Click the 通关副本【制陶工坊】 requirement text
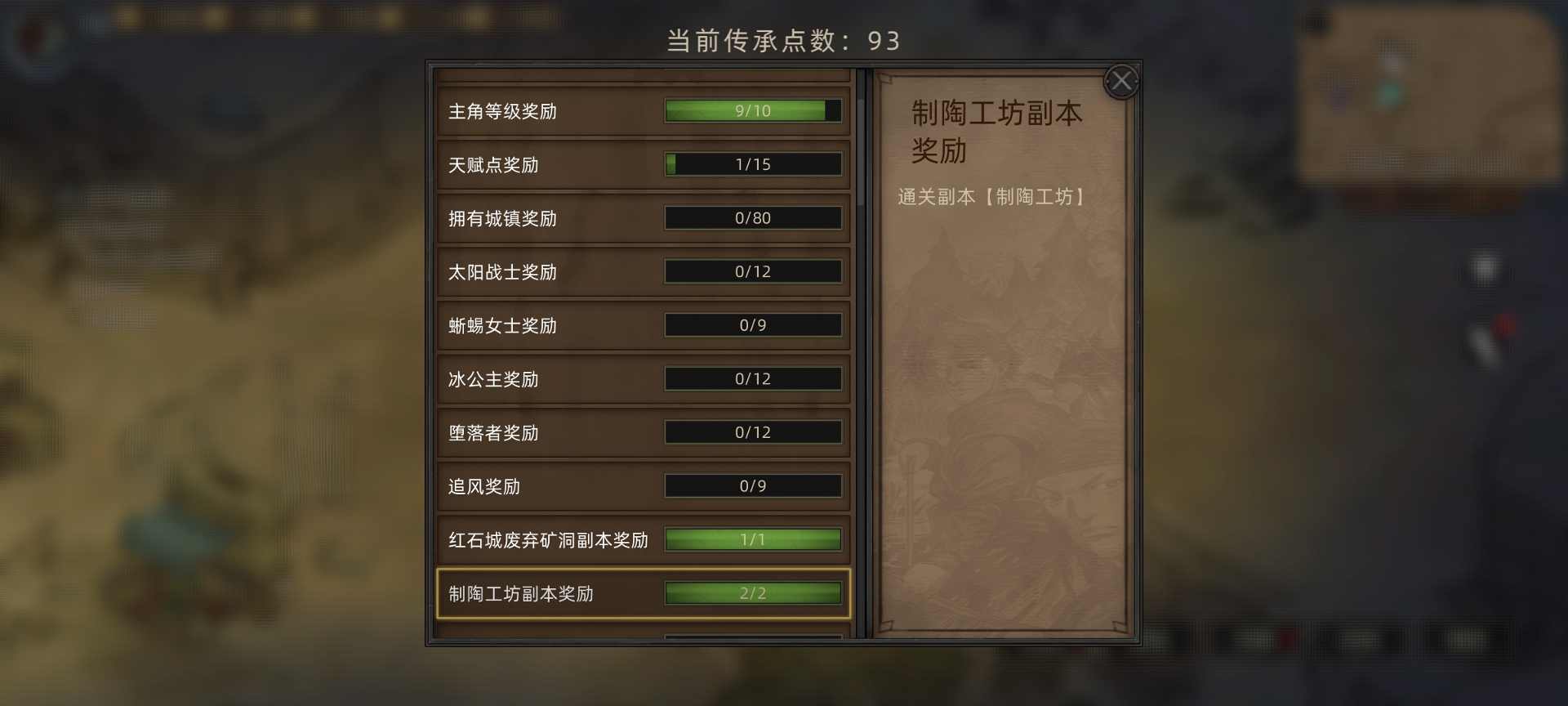 (992, 196)
